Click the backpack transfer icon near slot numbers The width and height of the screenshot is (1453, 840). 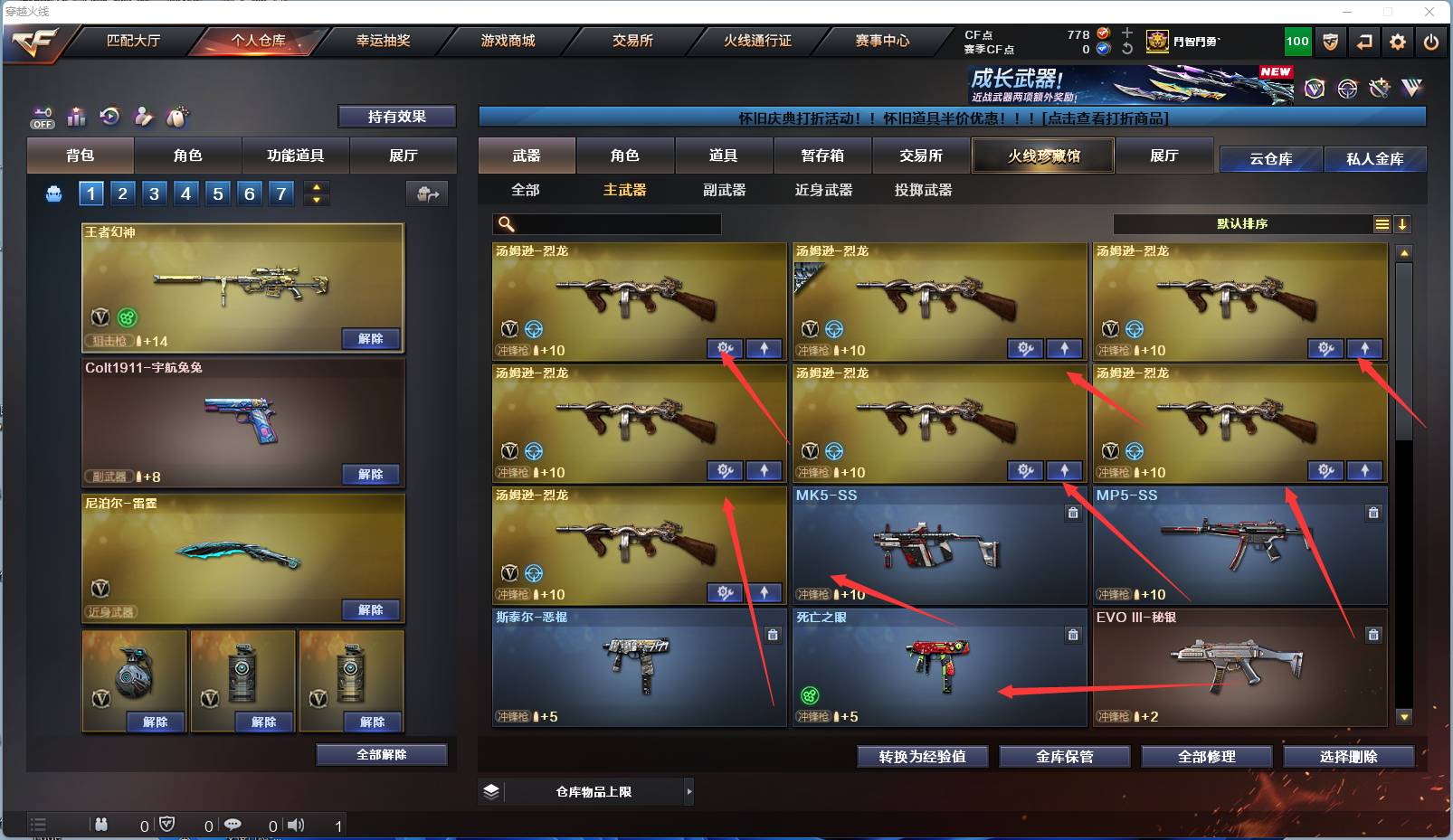[425, 193]
